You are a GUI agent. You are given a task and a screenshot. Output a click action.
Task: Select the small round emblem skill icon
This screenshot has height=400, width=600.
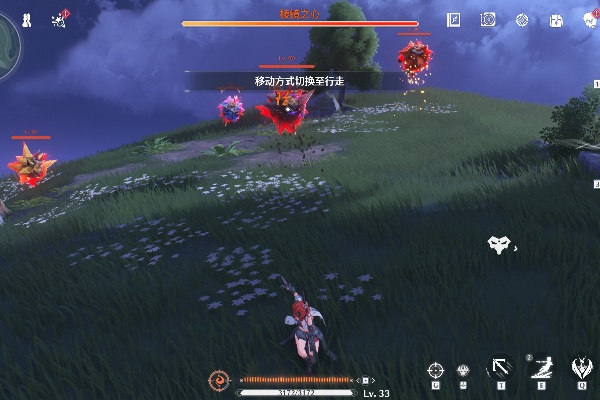(463, 370)
